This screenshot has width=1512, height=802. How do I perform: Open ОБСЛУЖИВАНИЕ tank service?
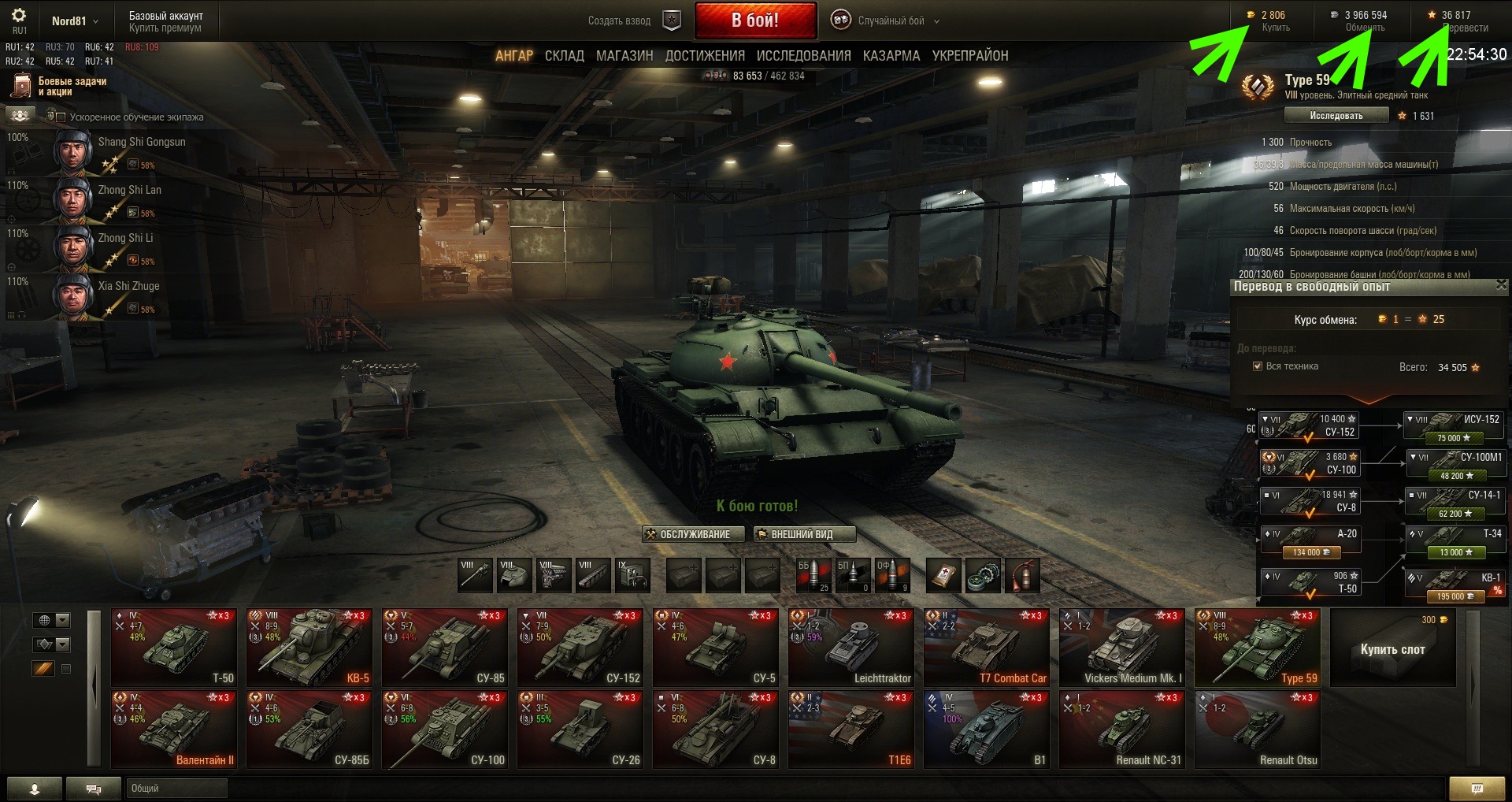coord(687,534)
